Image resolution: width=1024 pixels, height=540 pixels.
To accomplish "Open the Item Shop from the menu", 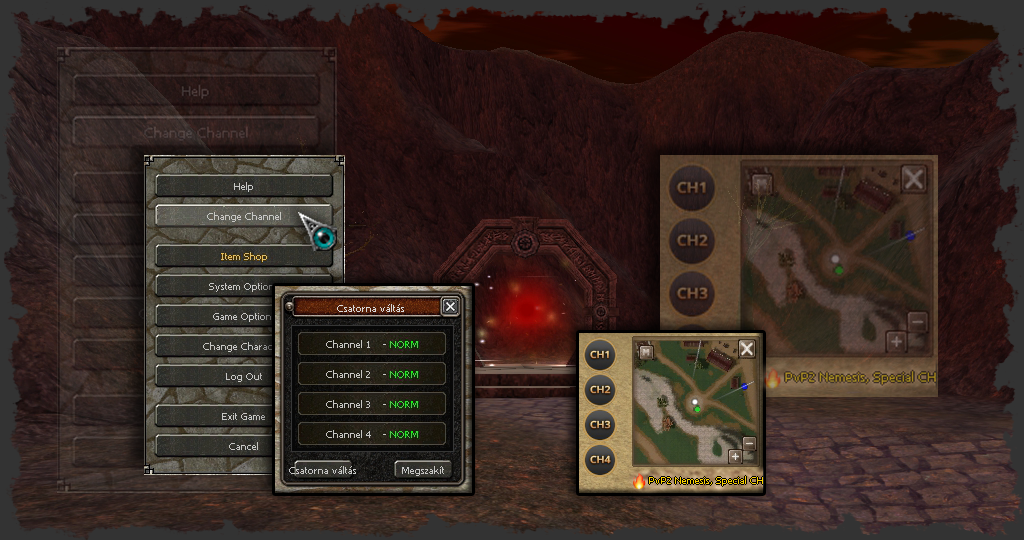I will point(244,257).
